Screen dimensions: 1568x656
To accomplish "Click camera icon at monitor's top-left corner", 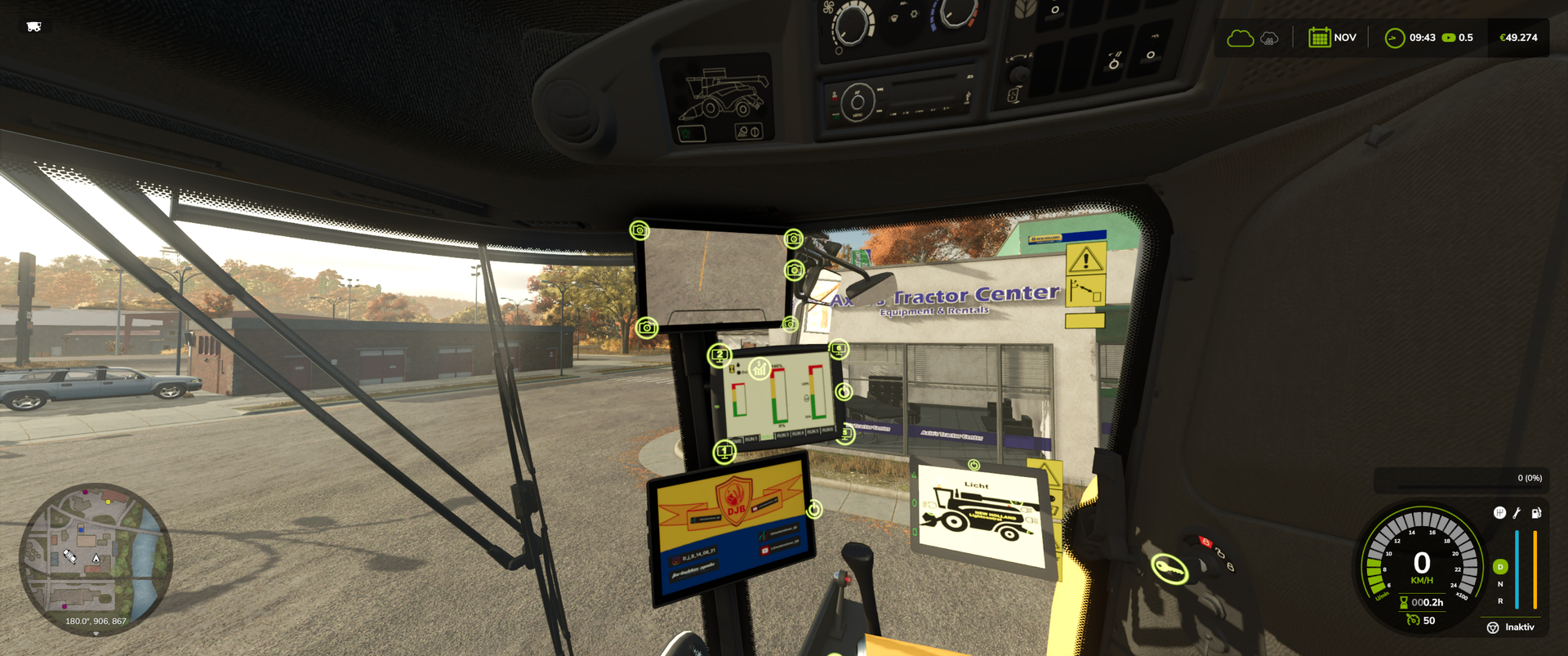I will tap(639, 230).
